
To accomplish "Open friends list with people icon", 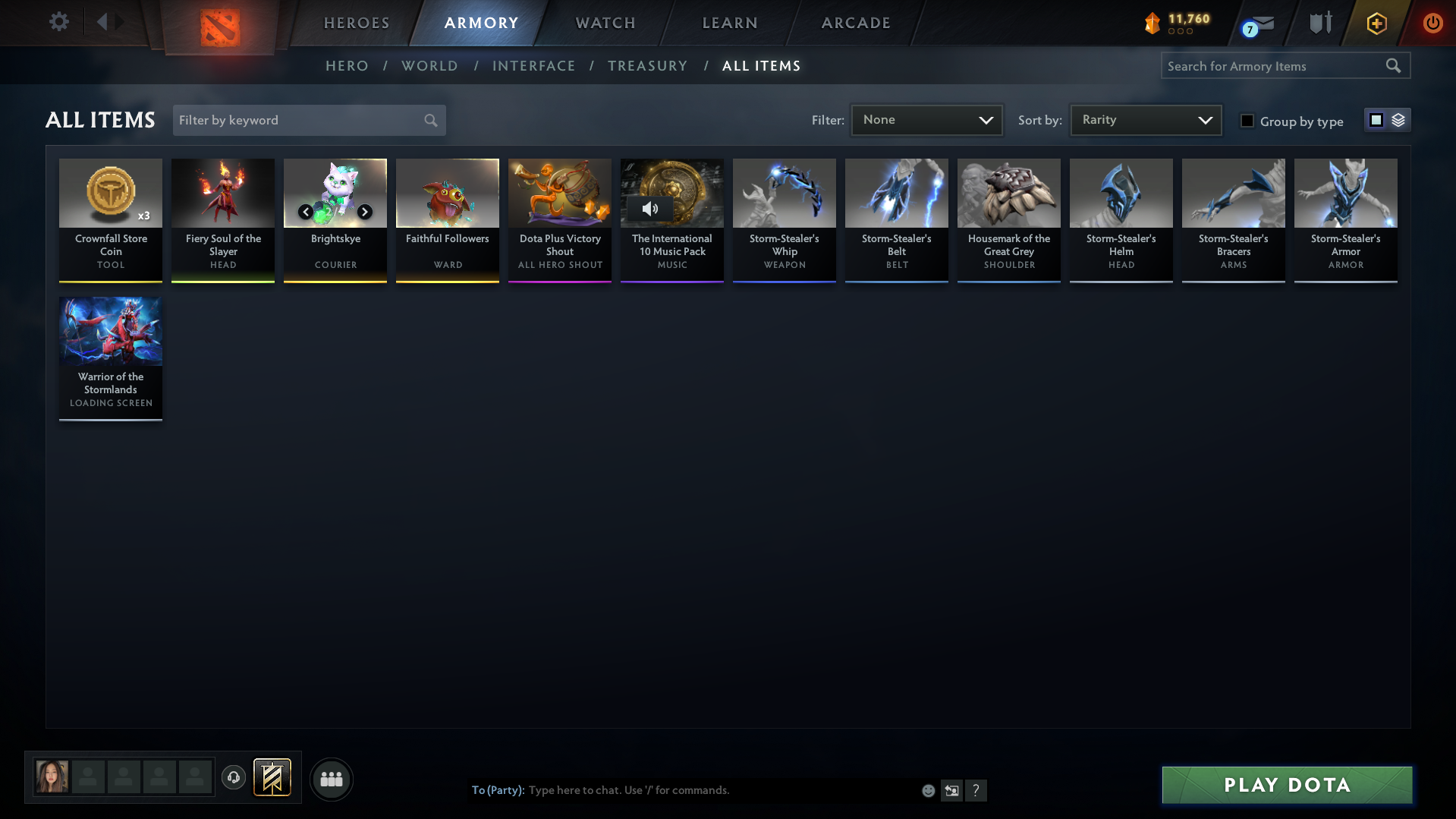I will point(331,779).
